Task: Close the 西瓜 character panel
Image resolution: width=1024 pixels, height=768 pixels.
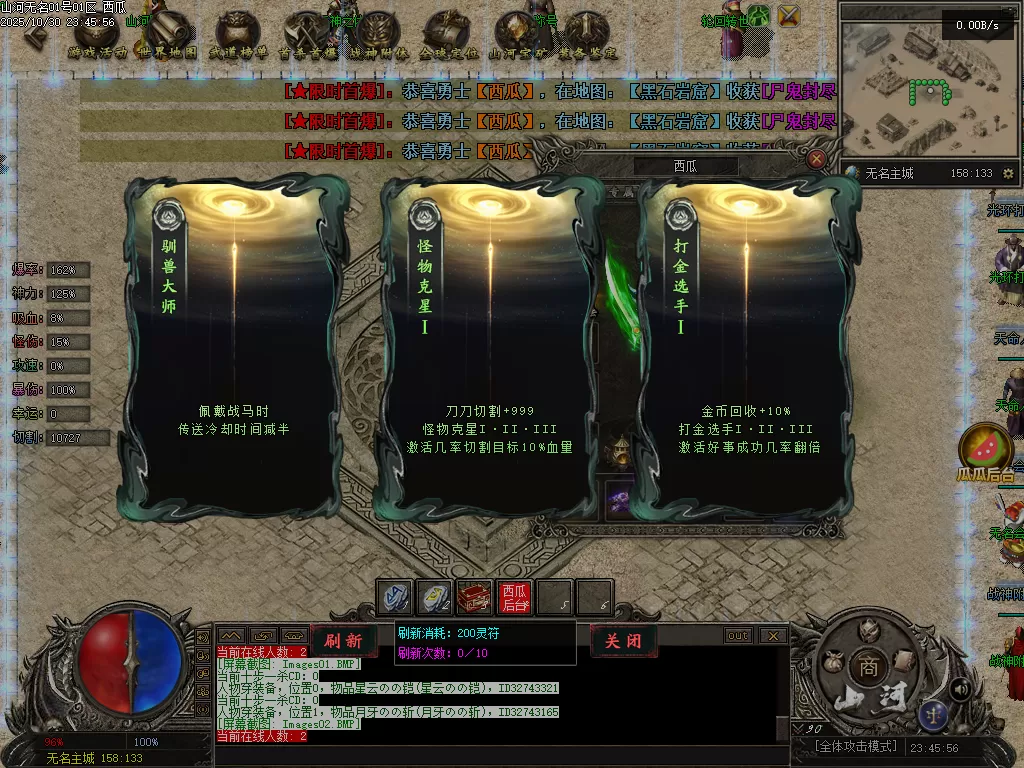Action: pyautogui.click(x=817, y=159)
